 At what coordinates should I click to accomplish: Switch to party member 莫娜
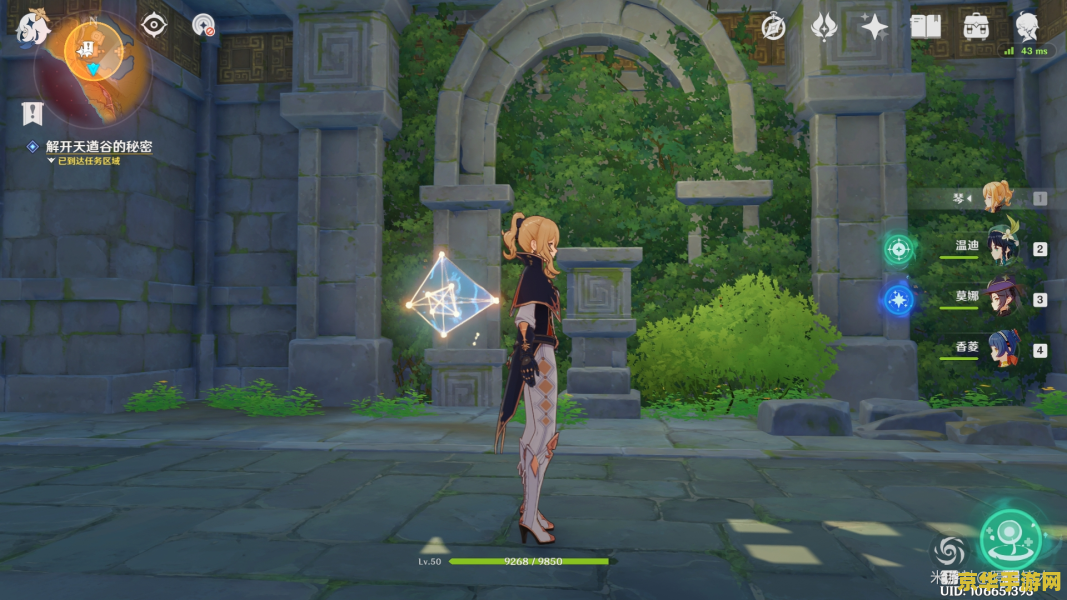tap(1000, 299)
